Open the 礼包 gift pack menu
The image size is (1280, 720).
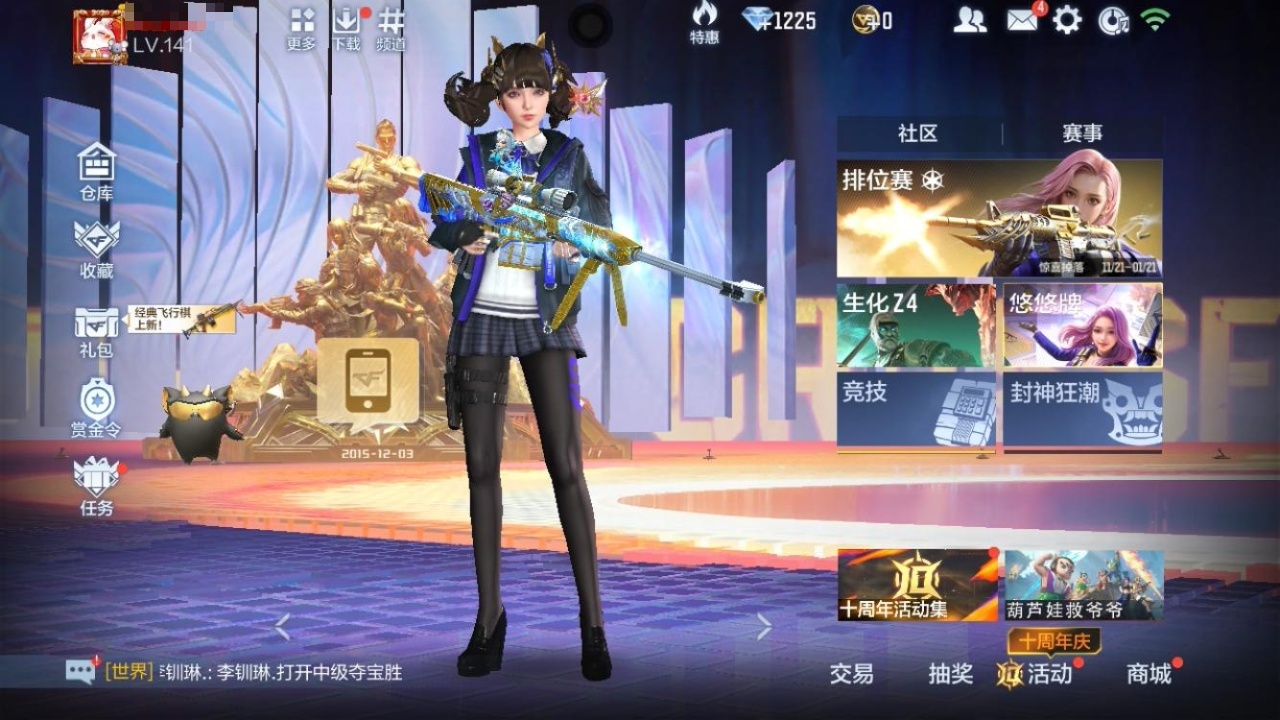[97, 330]
